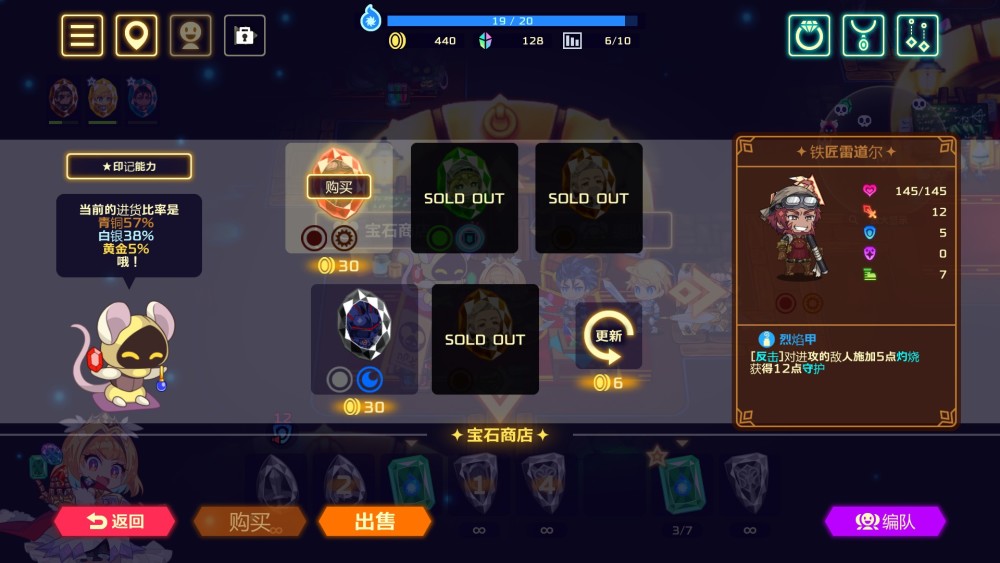
Task: Select the dark blue moon gem
Action: pyautogui.click(x=363, y=326)
